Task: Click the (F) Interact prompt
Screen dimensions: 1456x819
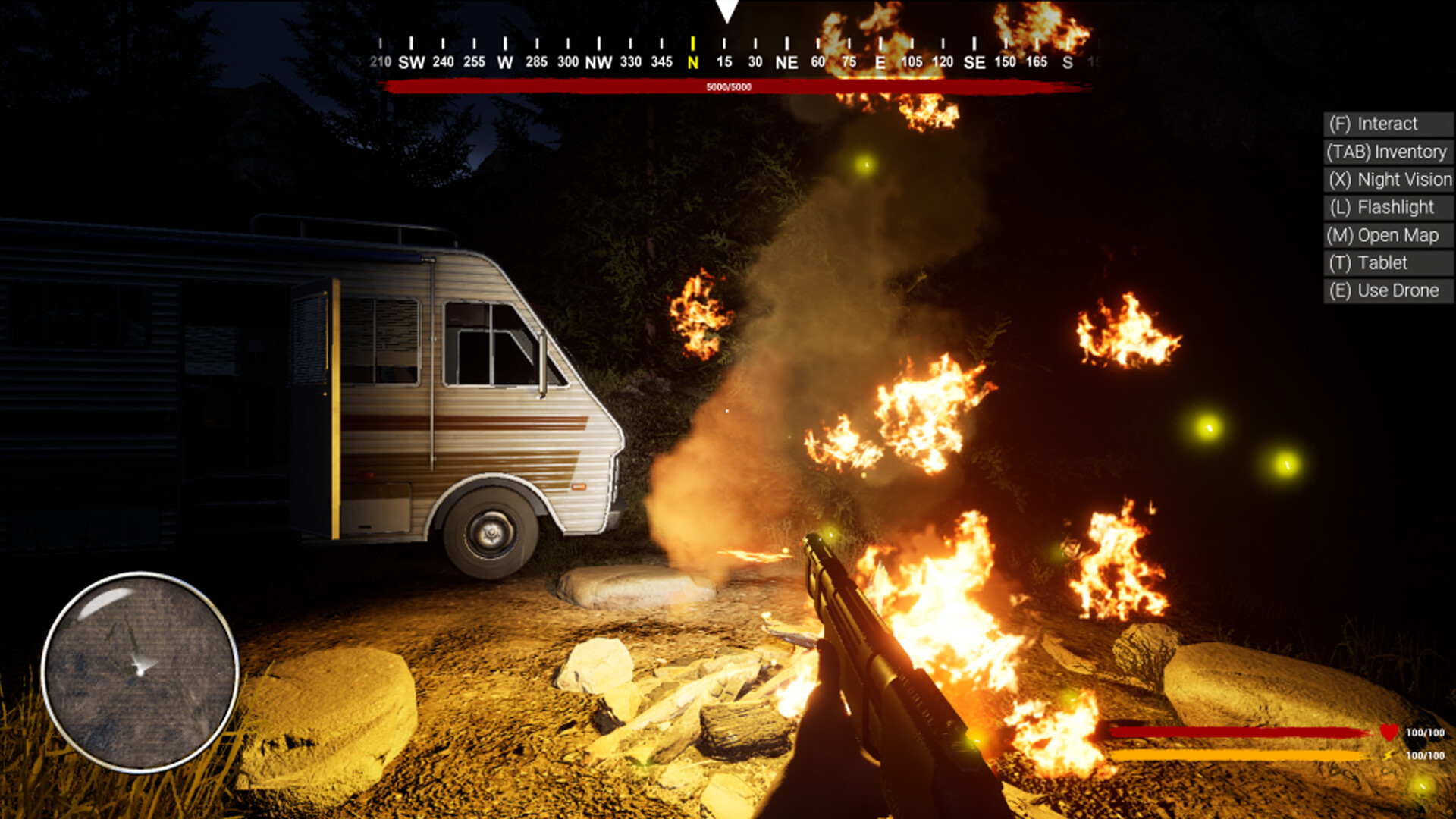Action: pos(1388,124)
